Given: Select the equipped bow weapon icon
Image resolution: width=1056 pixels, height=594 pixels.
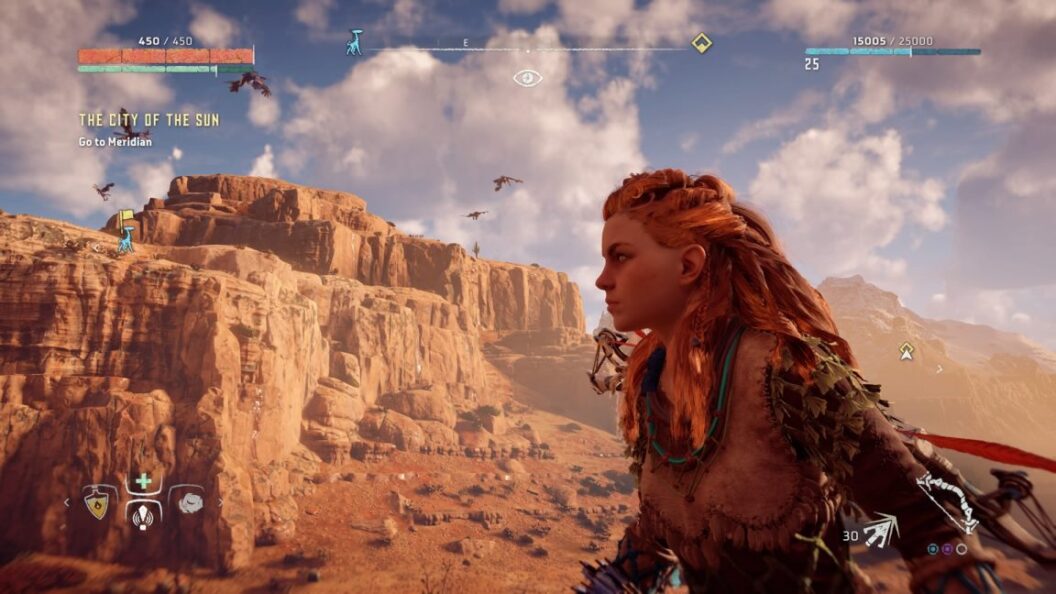Looking at the screenshot, I should (947, 502).
